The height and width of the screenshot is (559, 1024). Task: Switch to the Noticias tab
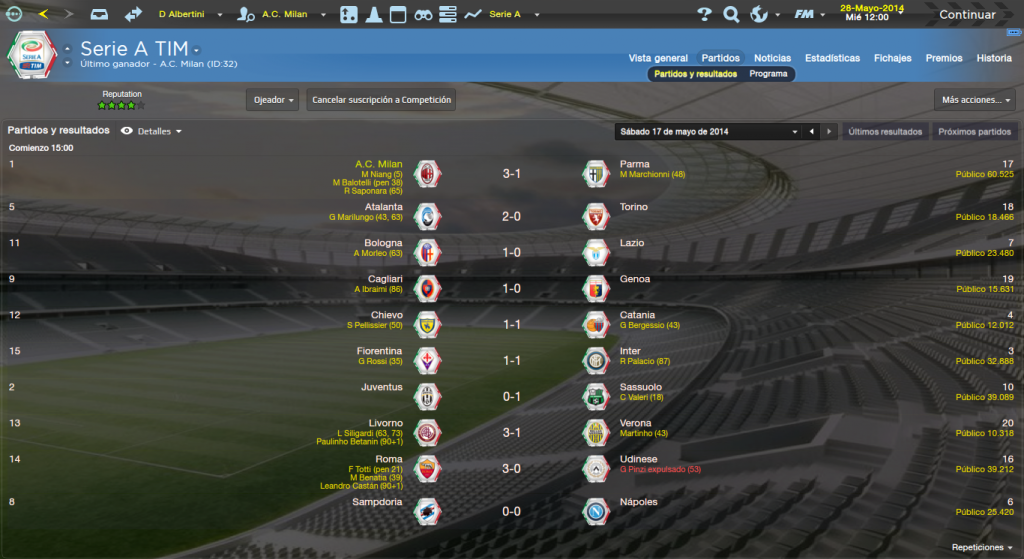point(772,58)
